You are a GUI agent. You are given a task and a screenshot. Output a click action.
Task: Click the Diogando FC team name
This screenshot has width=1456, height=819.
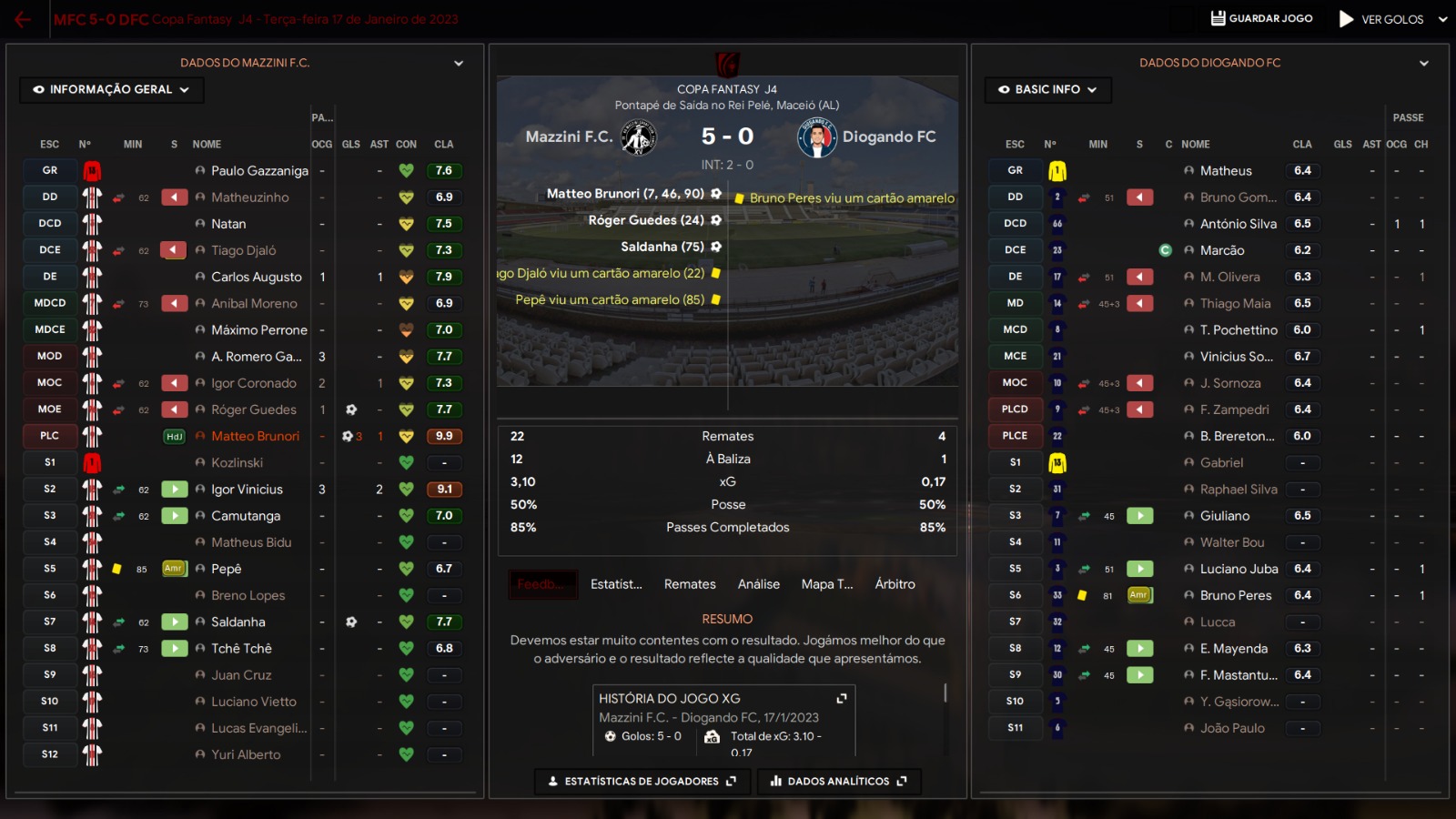point(889,136)
